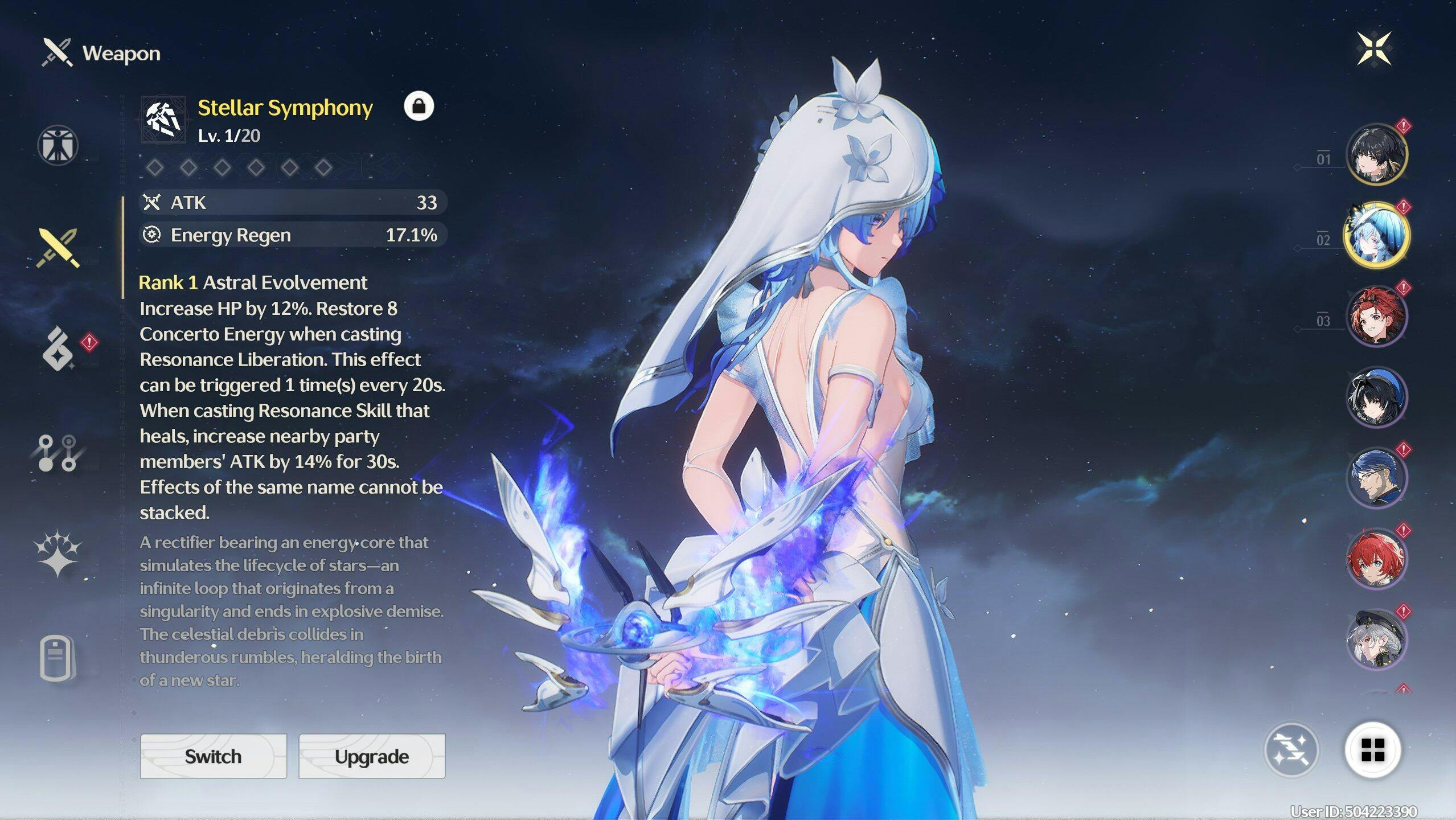Open the resonance chain star tab

point(58,553)
